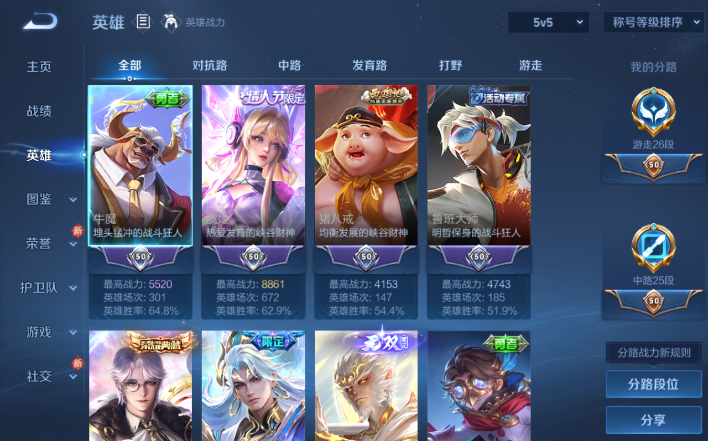Open the 称号等级排序 sort dropdown
Image resolution: width=708 pixels, height=441 pixels.
pos(653,22)
